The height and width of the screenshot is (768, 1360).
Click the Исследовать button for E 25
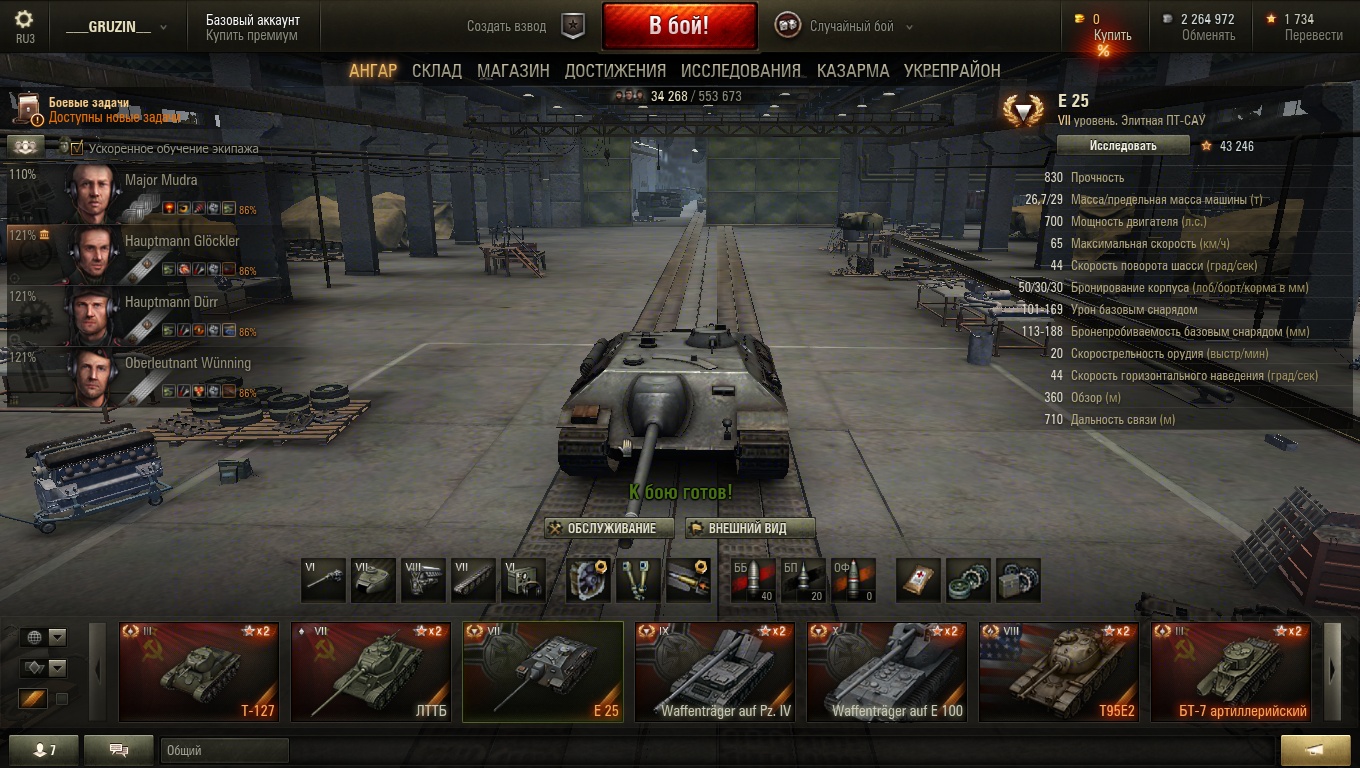[1123, 146]
